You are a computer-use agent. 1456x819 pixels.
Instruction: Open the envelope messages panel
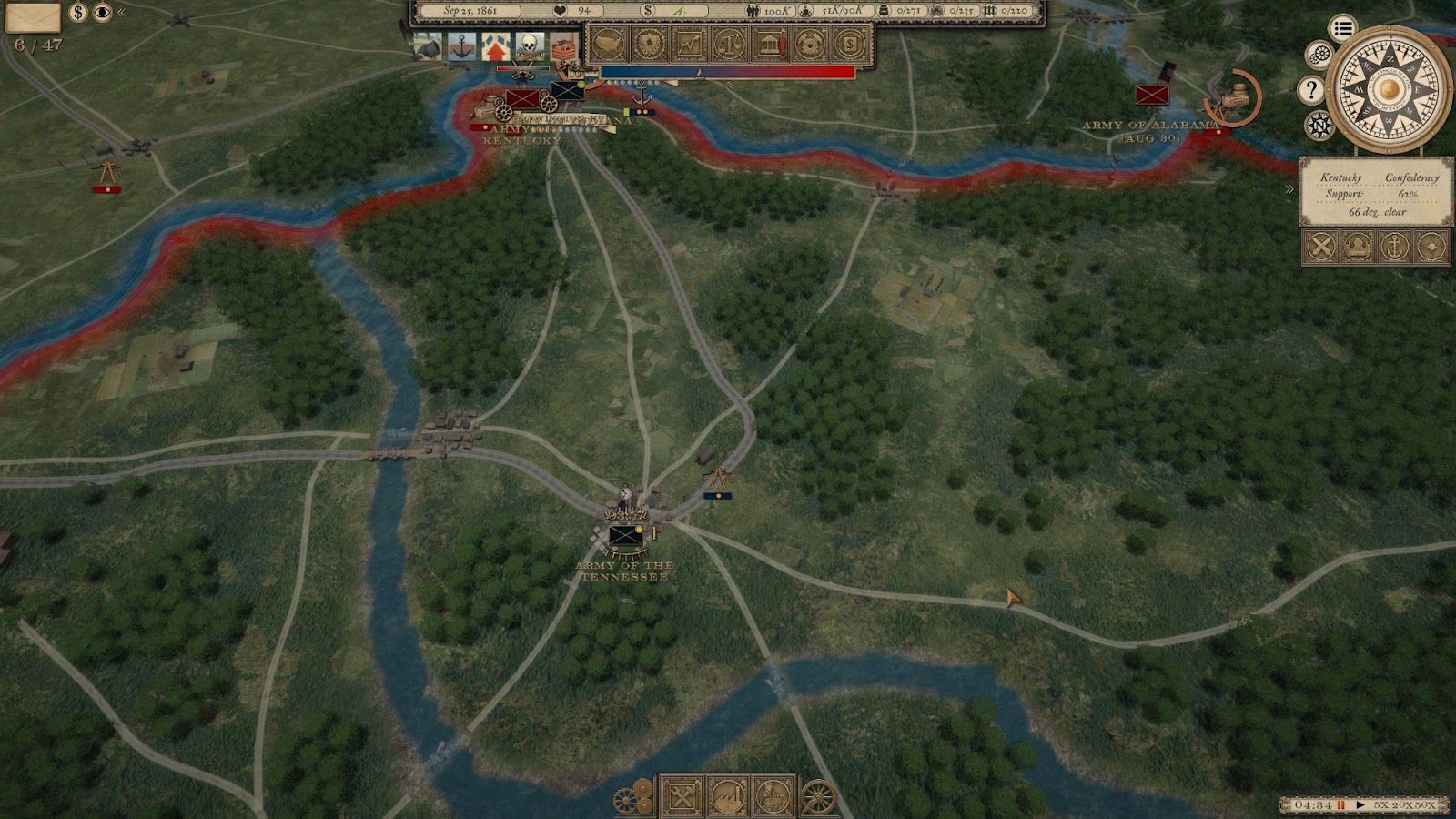[x=33, y=16]
